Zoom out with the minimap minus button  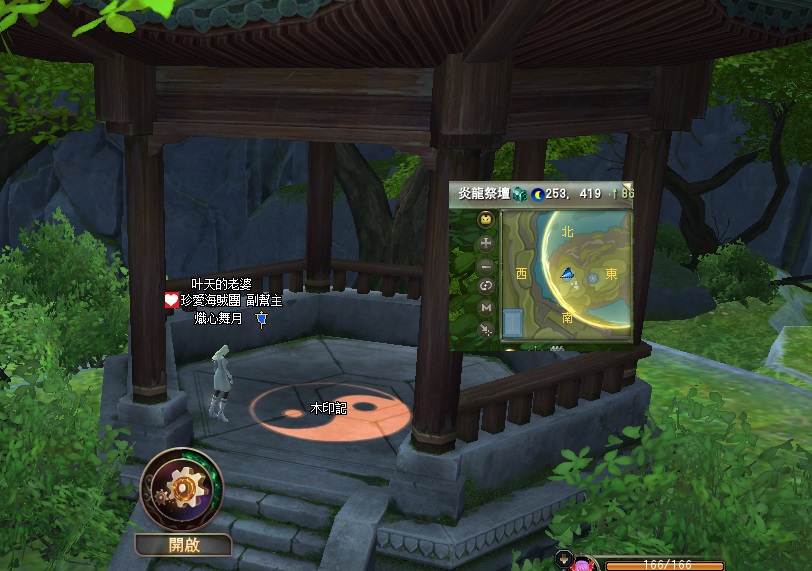tap(486, 266)
